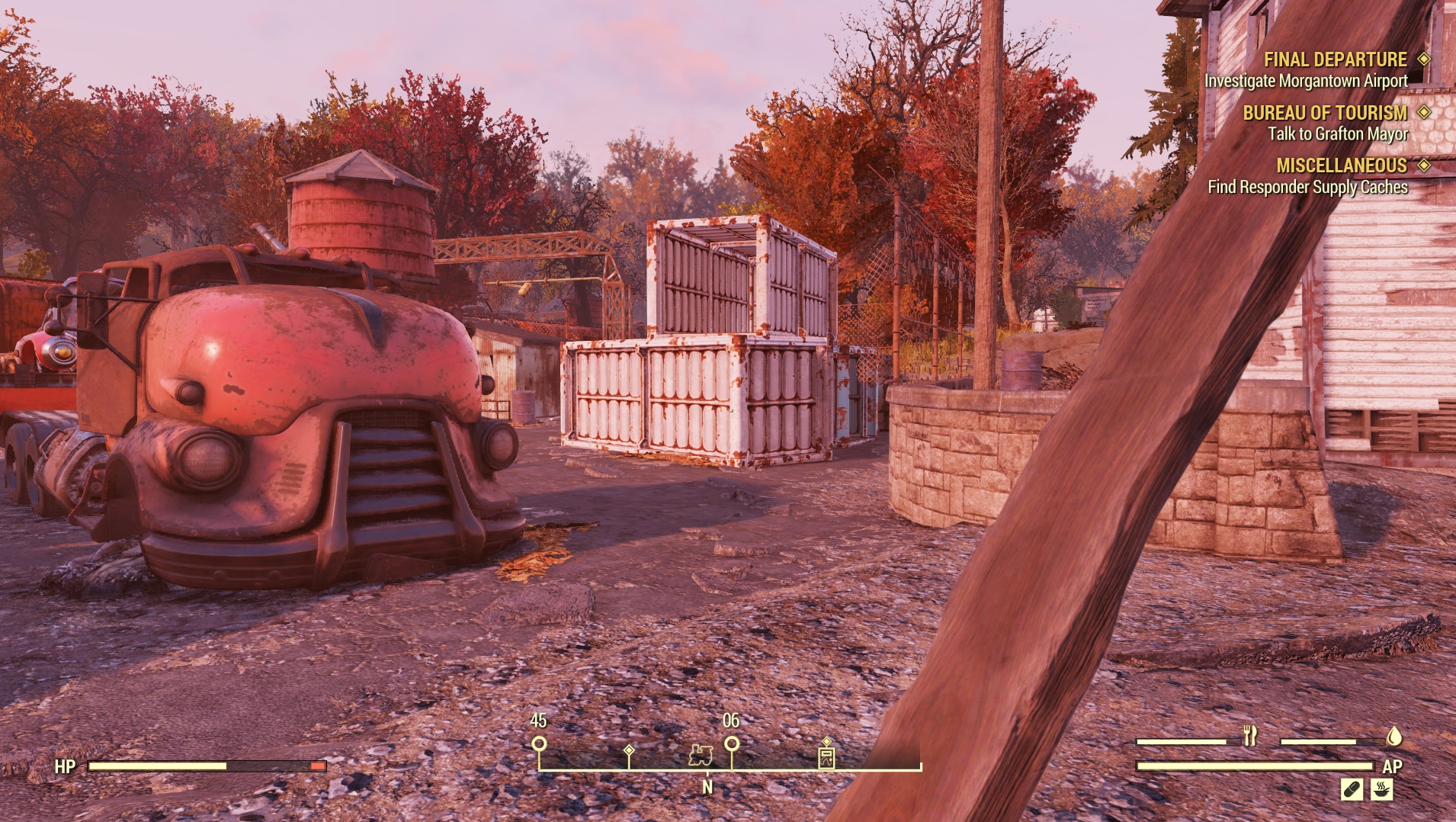Click the train station compass marker
Image resolution: width=1456 pixels, height=822 pixels.
(701, 755)
